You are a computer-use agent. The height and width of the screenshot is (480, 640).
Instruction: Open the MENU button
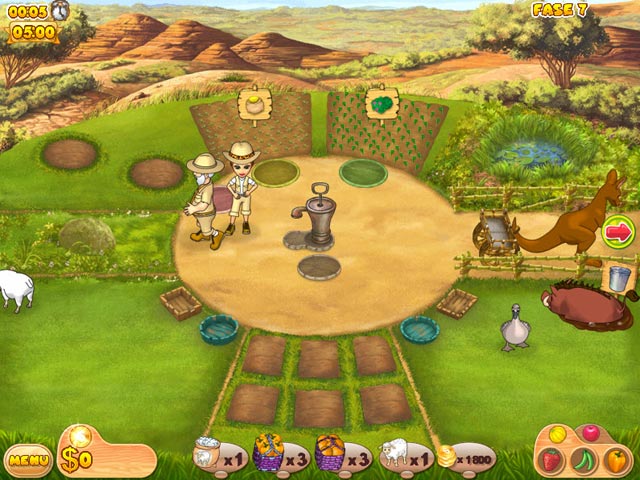click(x=28, y=460)
